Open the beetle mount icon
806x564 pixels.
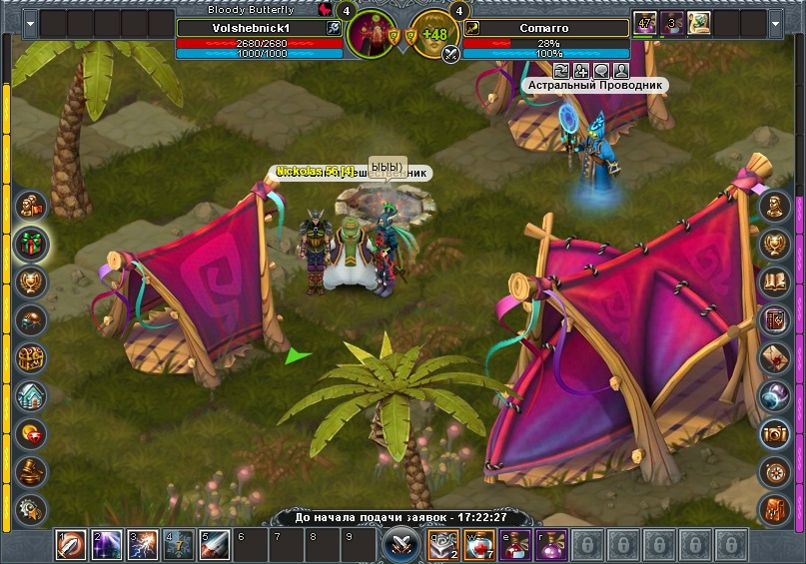point(31,319)
